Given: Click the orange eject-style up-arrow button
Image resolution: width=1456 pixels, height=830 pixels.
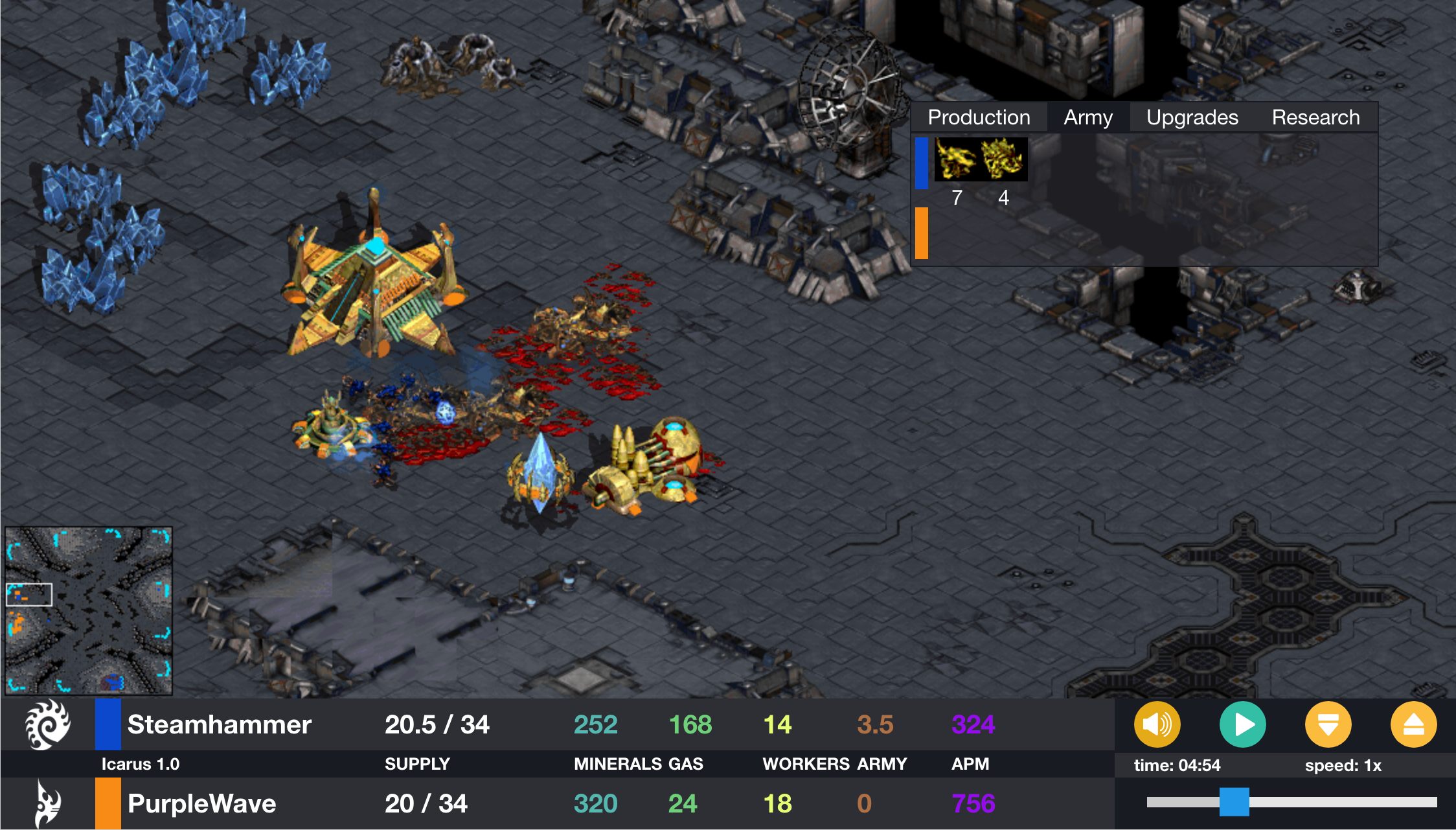Looking at the screenshot, I should tap(1413, 724).
